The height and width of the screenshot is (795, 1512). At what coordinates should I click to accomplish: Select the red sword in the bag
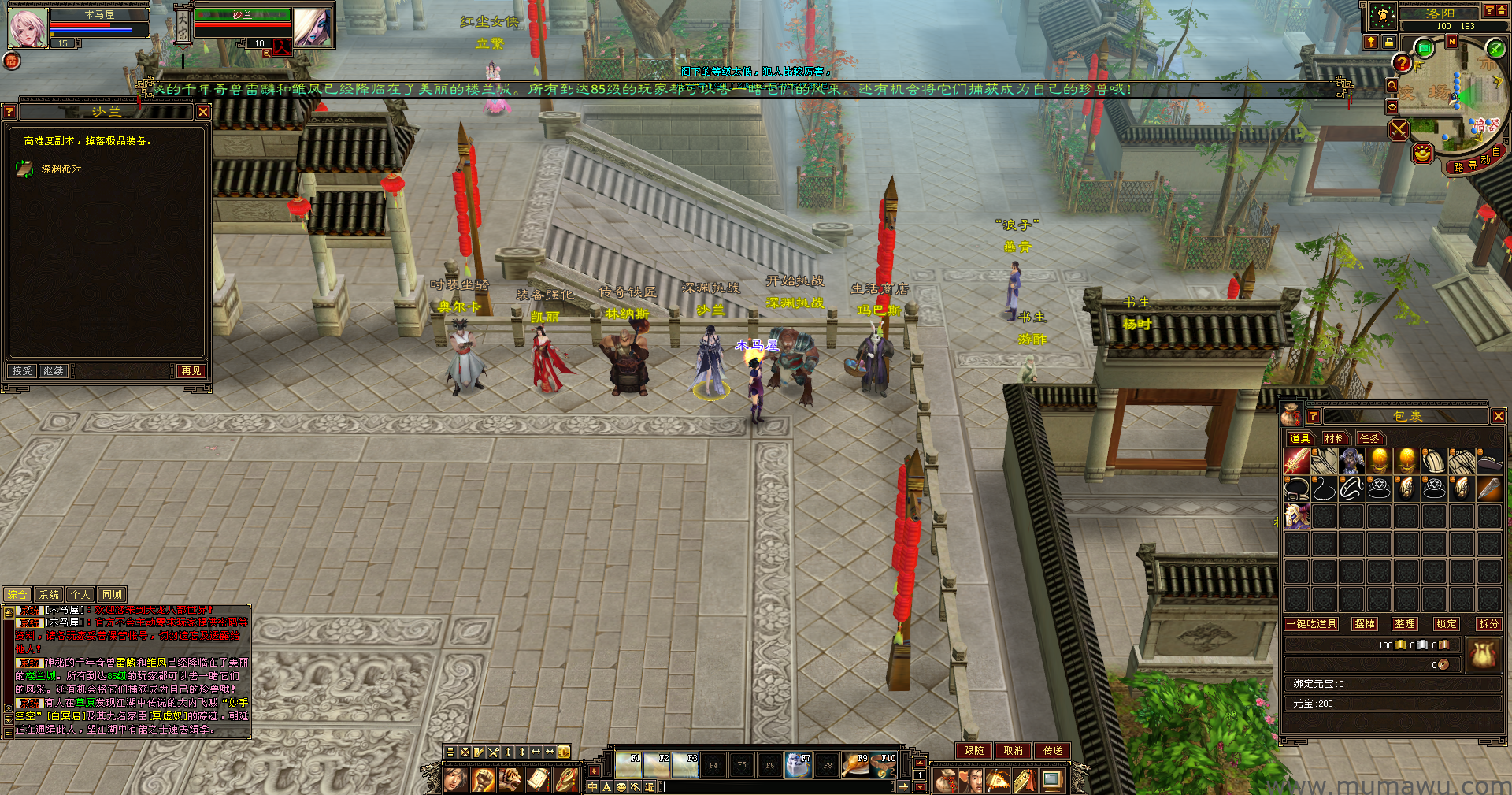[1296, 461]
